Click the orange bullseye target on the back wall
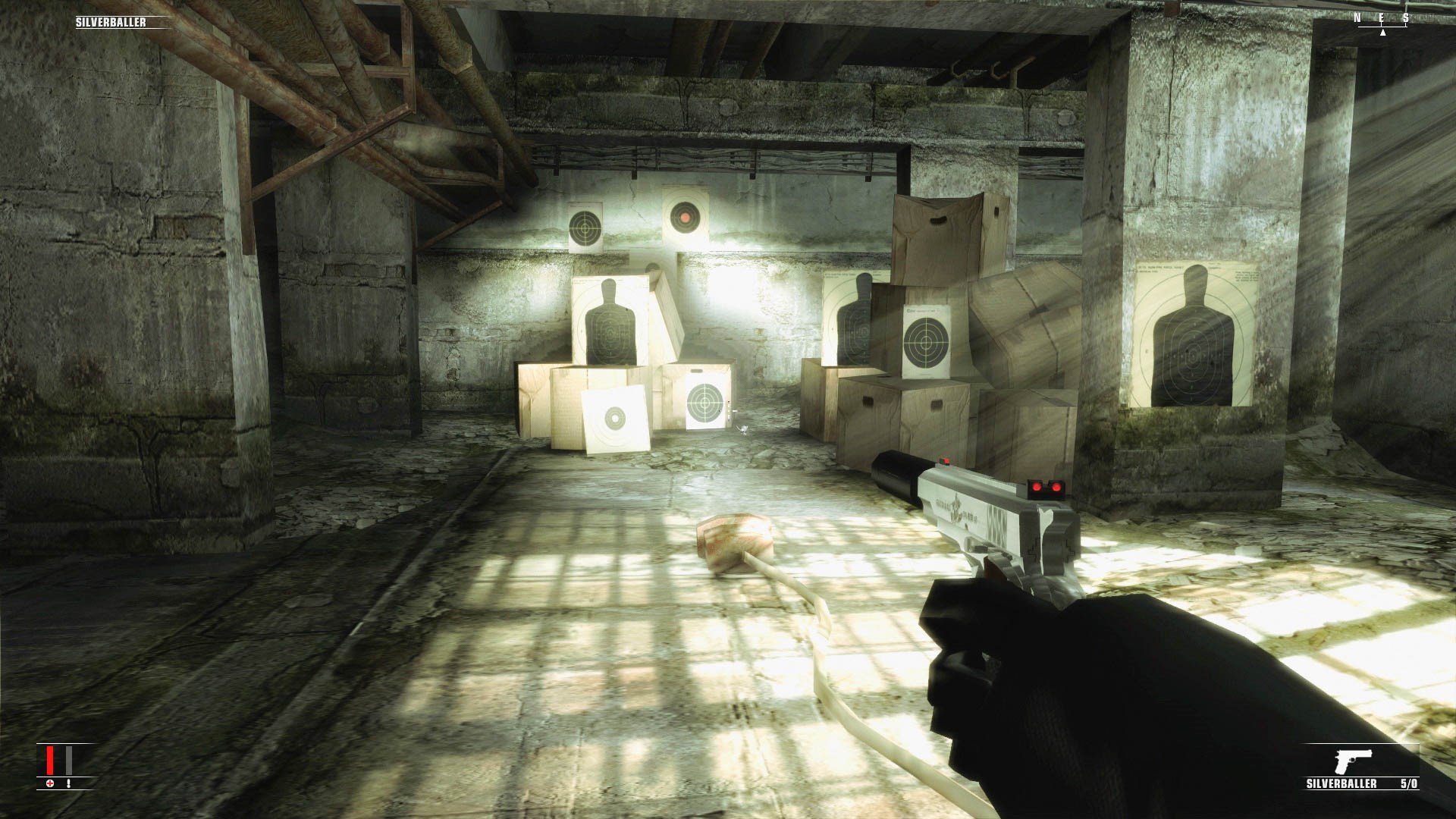This screenshot has width=1456, height=819. 684,218
